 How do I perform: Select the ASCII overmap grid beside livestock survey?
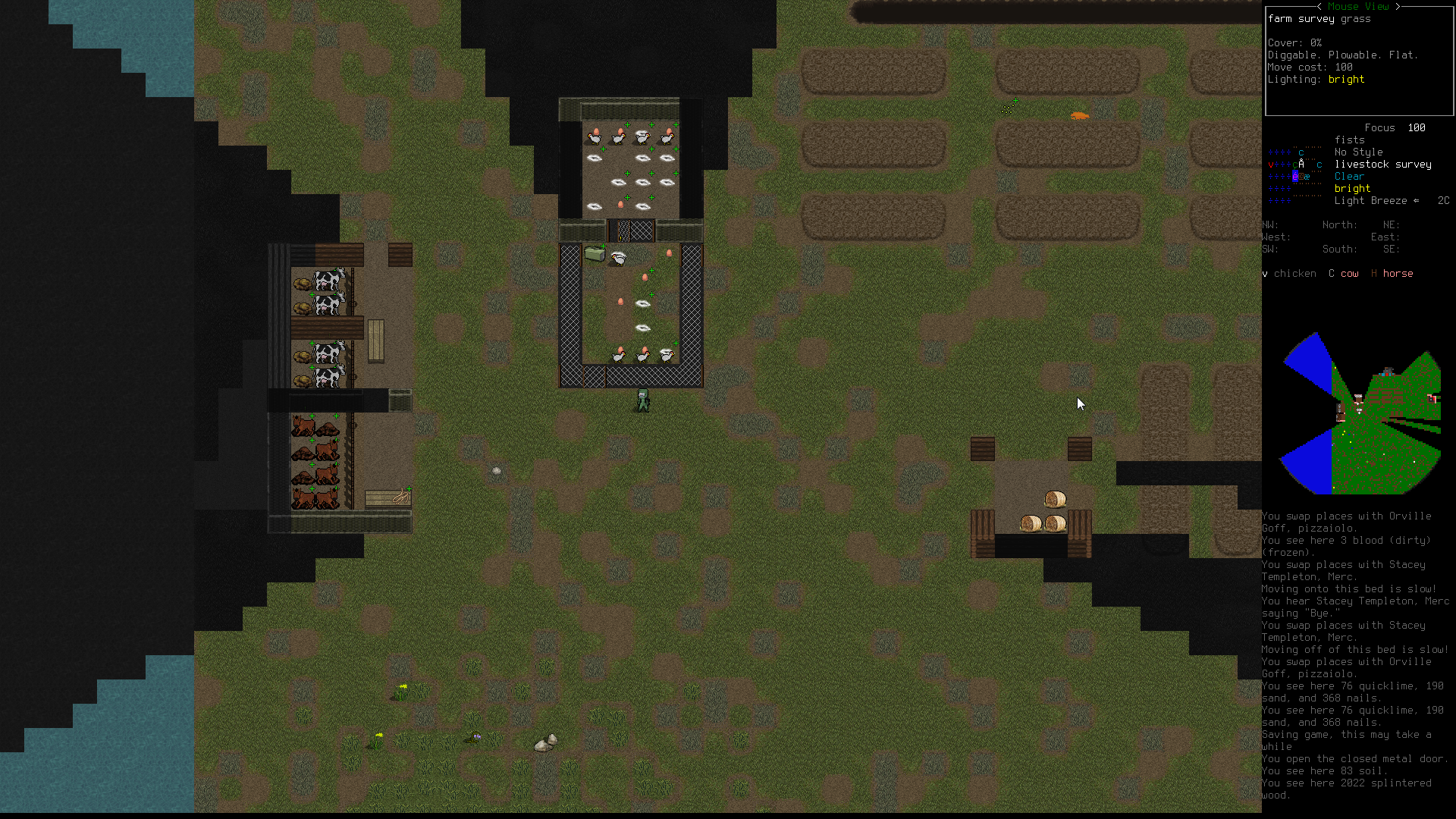click(1295, 176)
